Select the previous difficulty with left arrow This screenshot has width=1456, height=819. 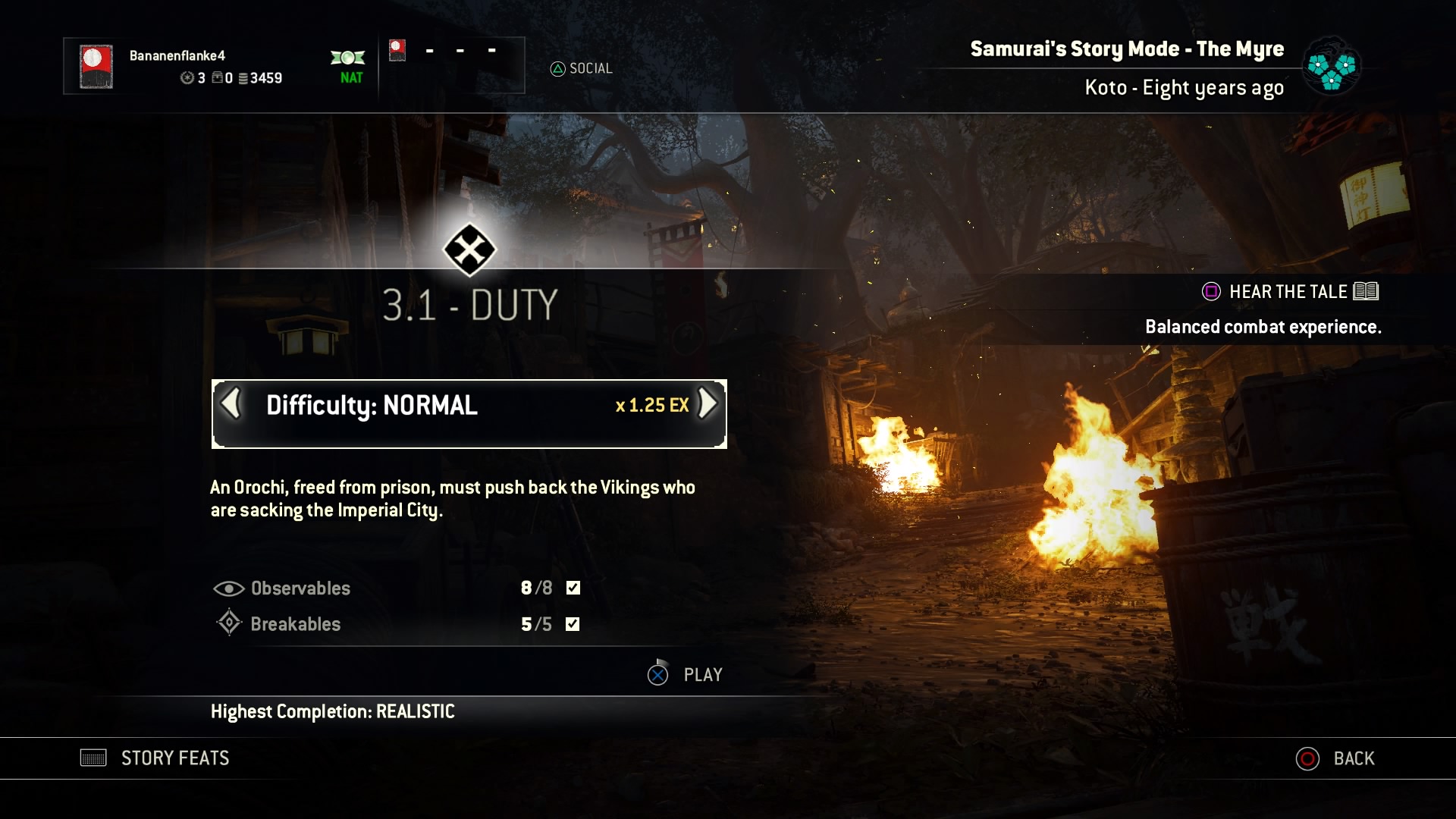231,404
